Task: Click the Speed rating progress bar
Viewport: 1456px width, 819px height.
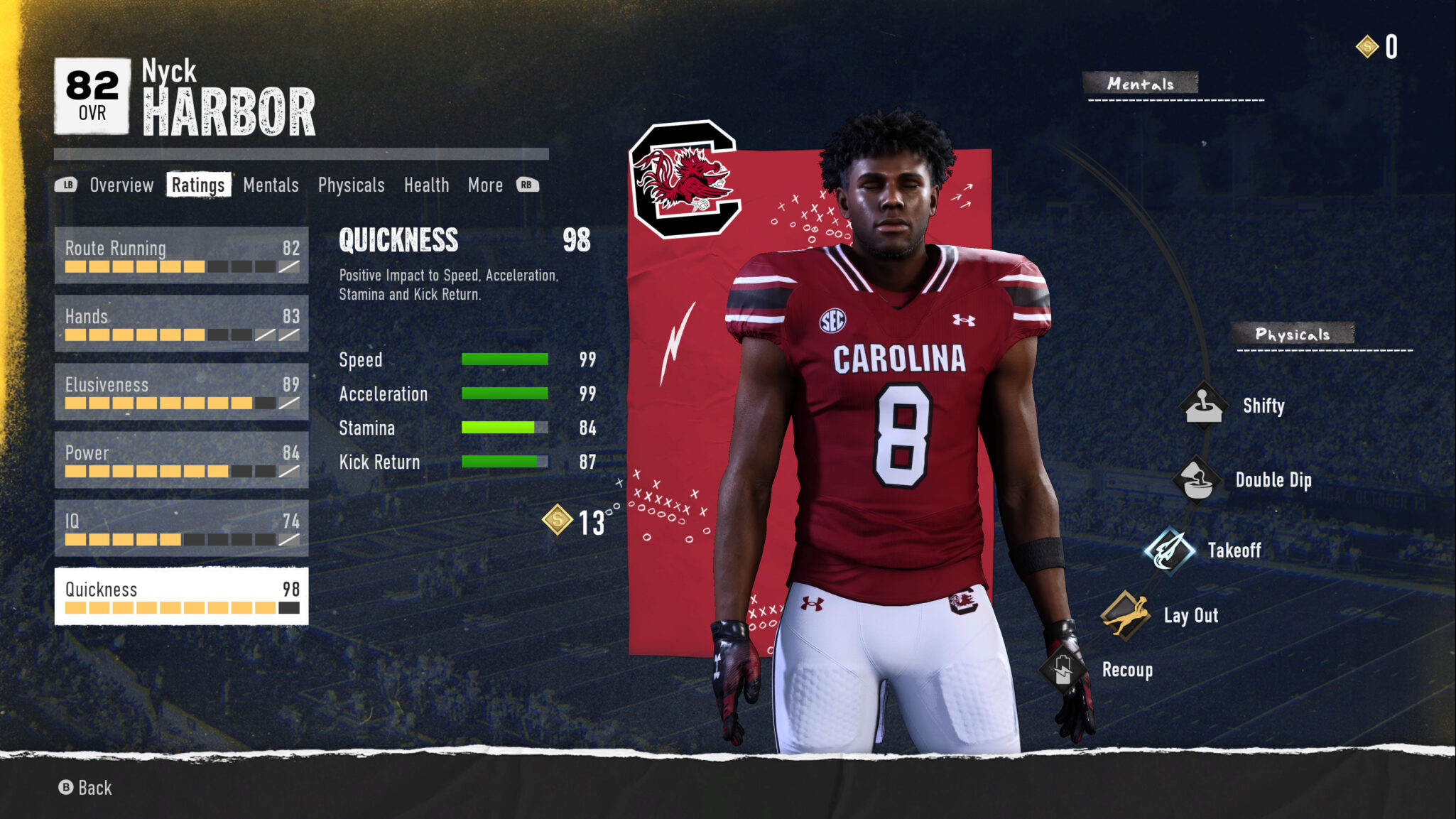Action: [x=504, y=360]
